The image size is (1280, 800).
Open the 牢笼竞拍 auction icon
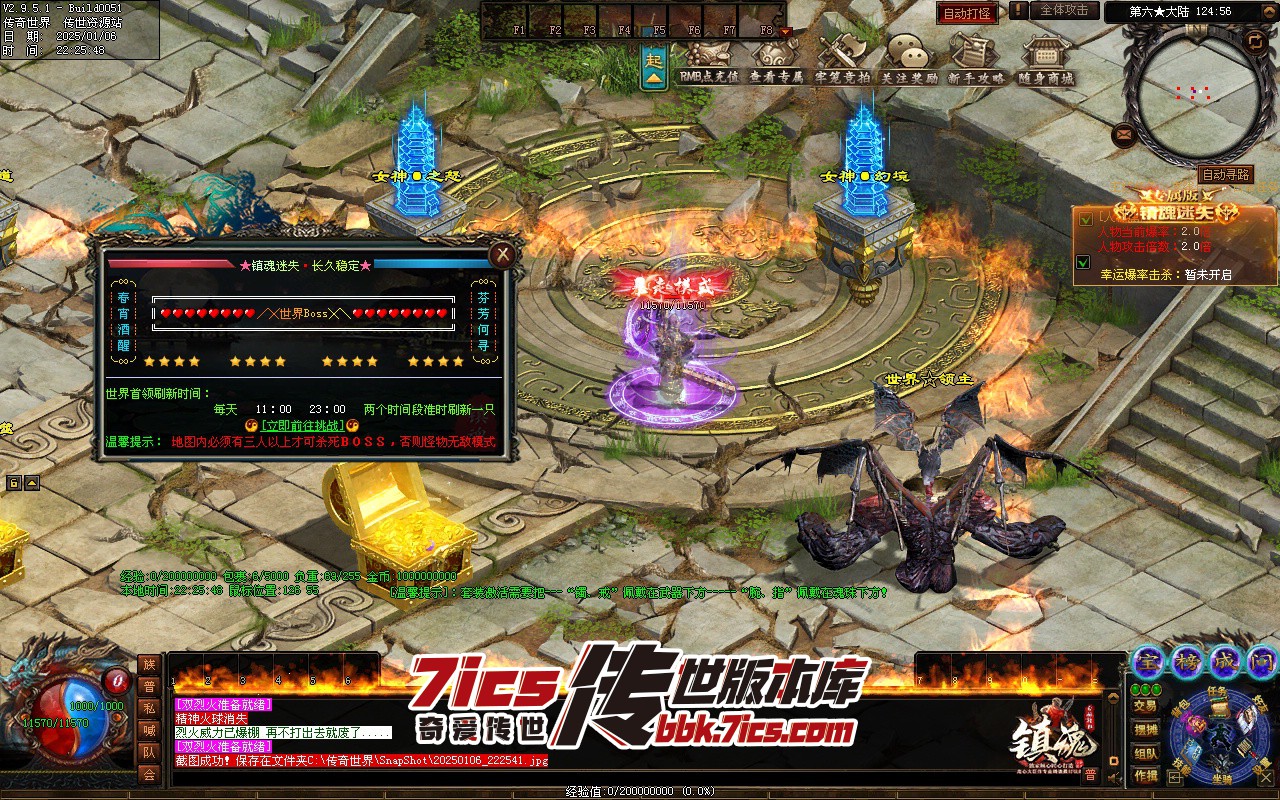click(842, 60)
